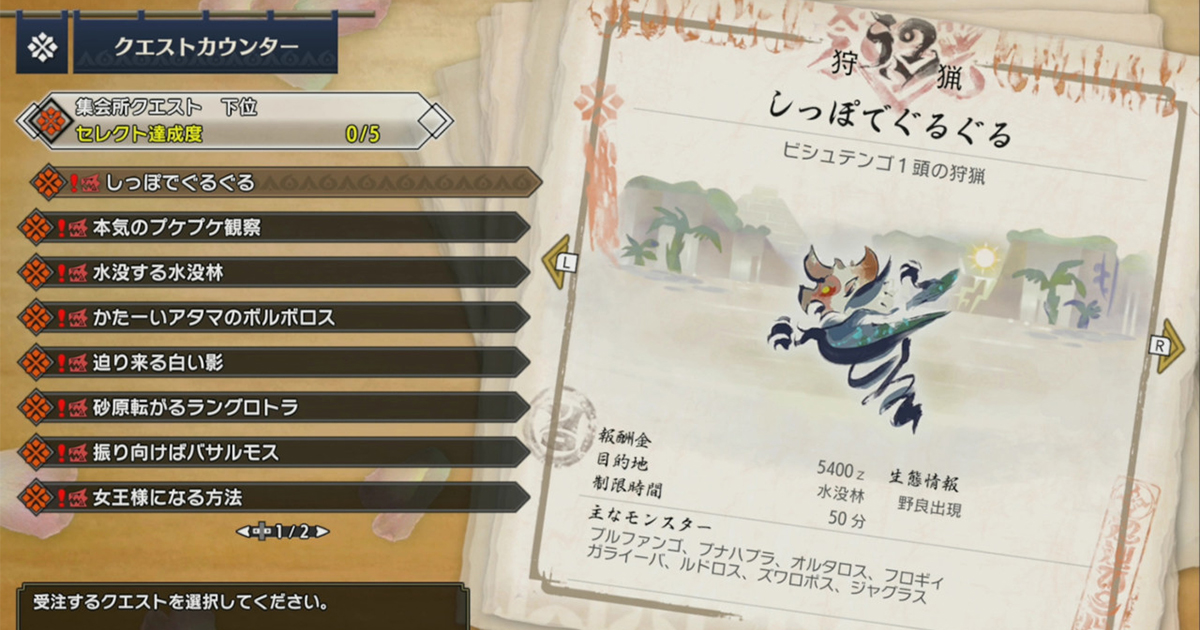Go to the next quest list page
The height and width of the screenshot is (630, 1200).
point(322,532)
